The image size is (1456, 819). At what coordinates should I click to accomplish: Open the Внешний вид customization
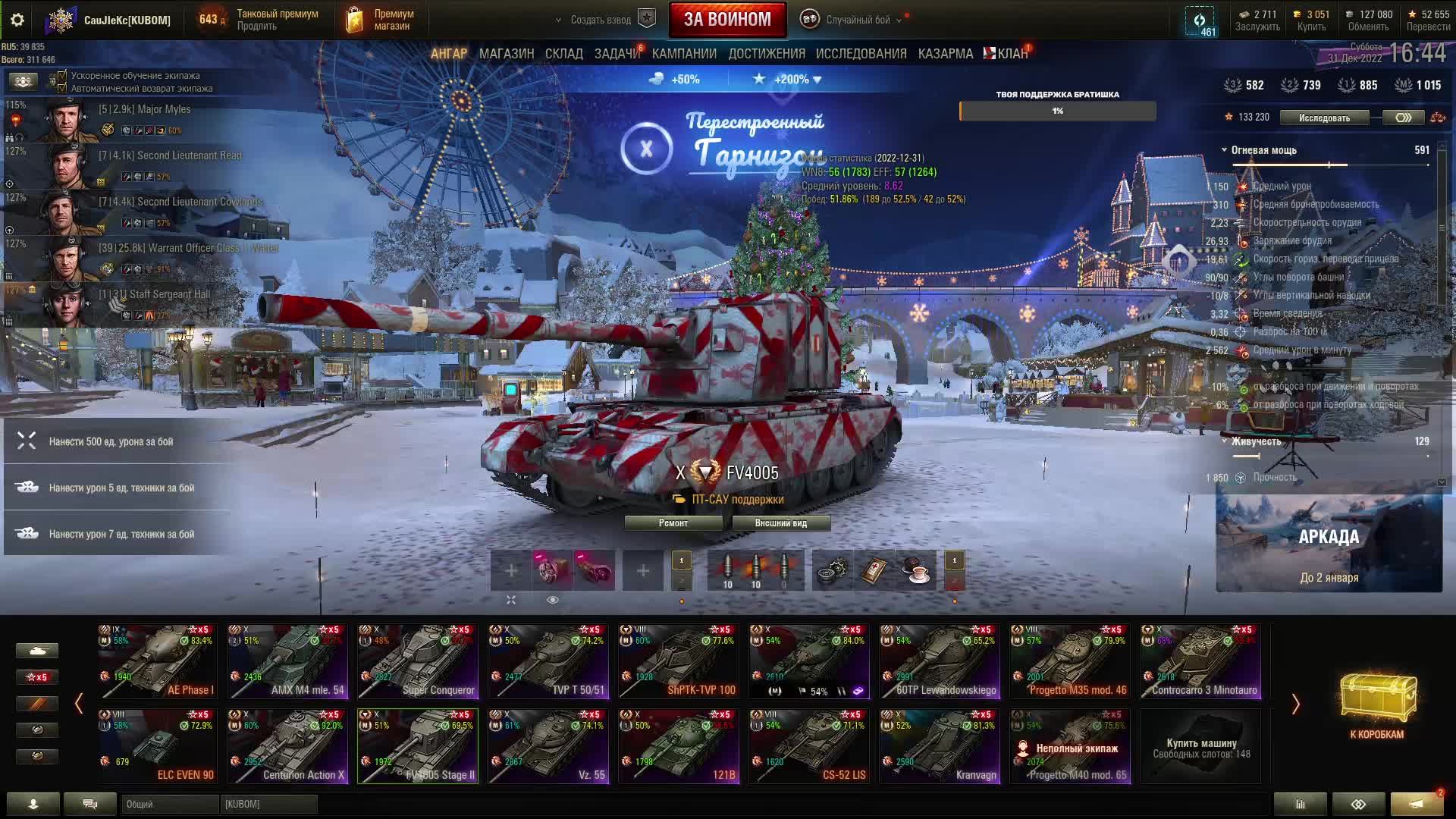[x=780, y=523]
